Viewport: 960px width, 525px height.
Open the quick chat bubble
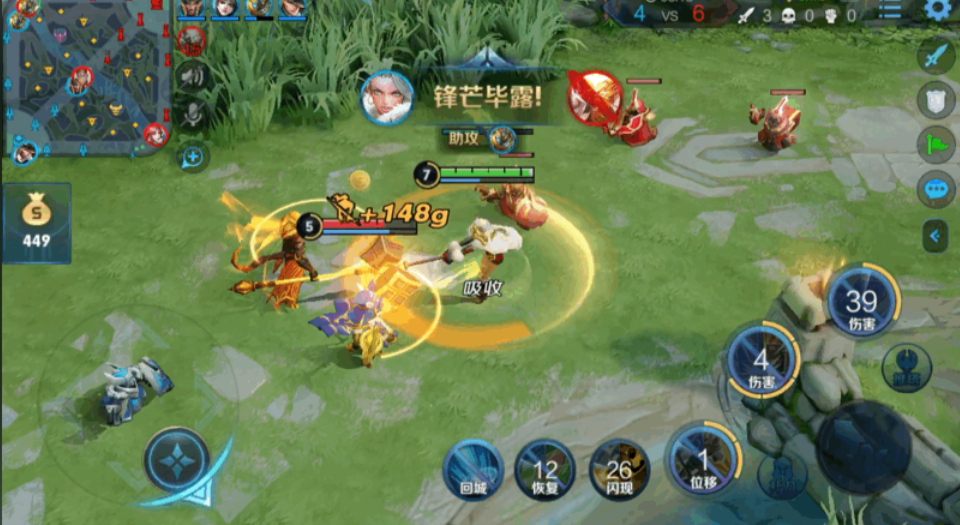coord(935,189)
